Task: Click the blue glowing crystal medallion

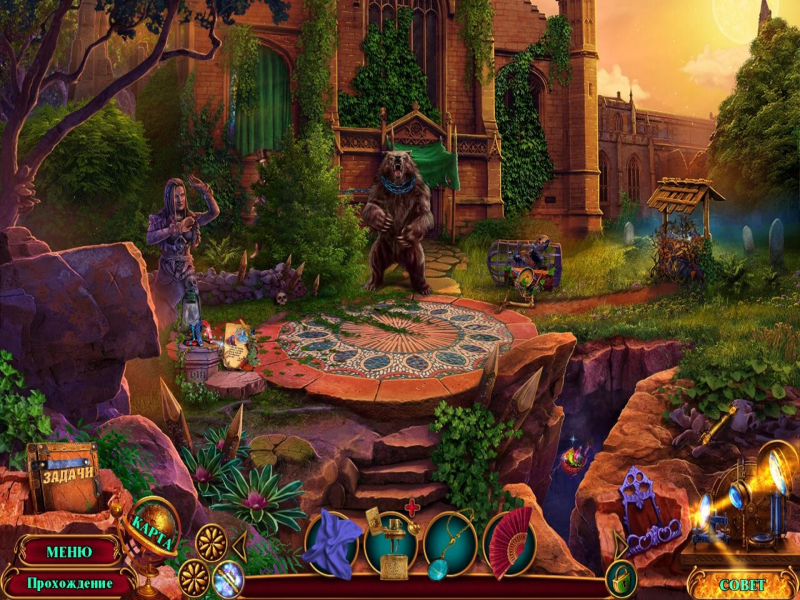Action: click(x=228, y=578)
